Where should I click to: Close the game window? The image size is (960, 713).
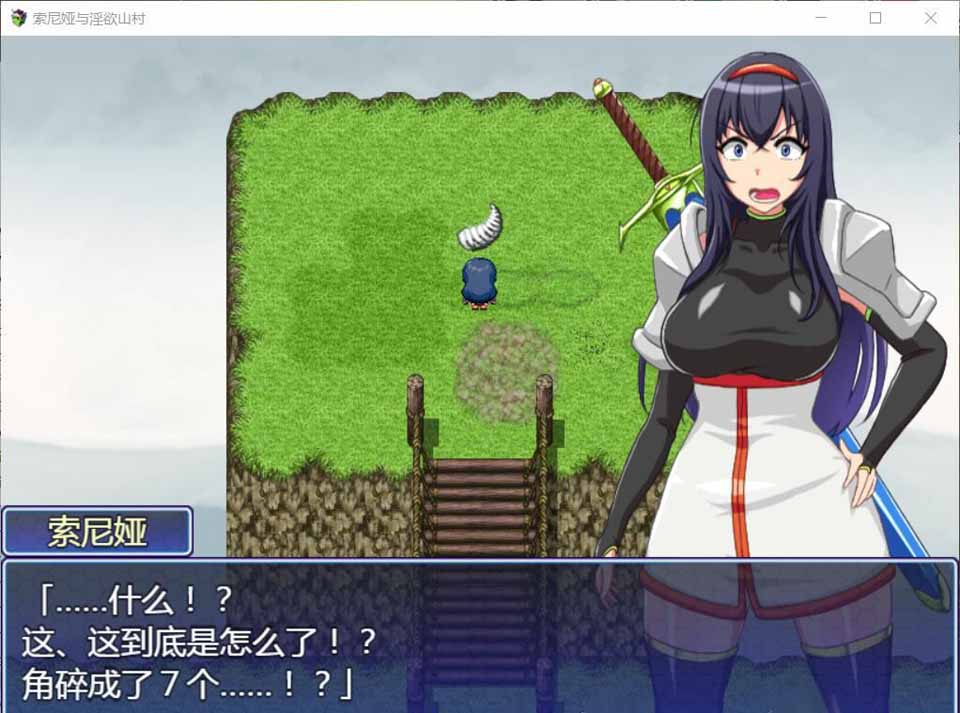[x=930, y=18]
